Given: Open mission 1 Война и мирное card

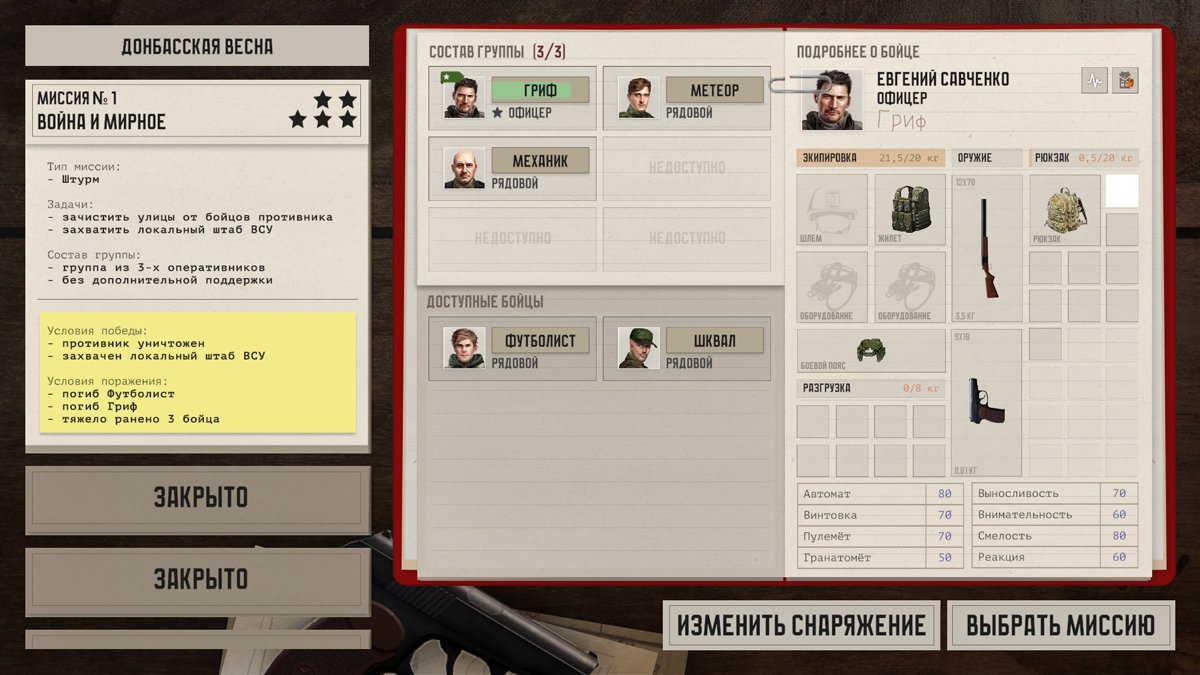Looking at the screenshot, I should (x=197, y=110).
